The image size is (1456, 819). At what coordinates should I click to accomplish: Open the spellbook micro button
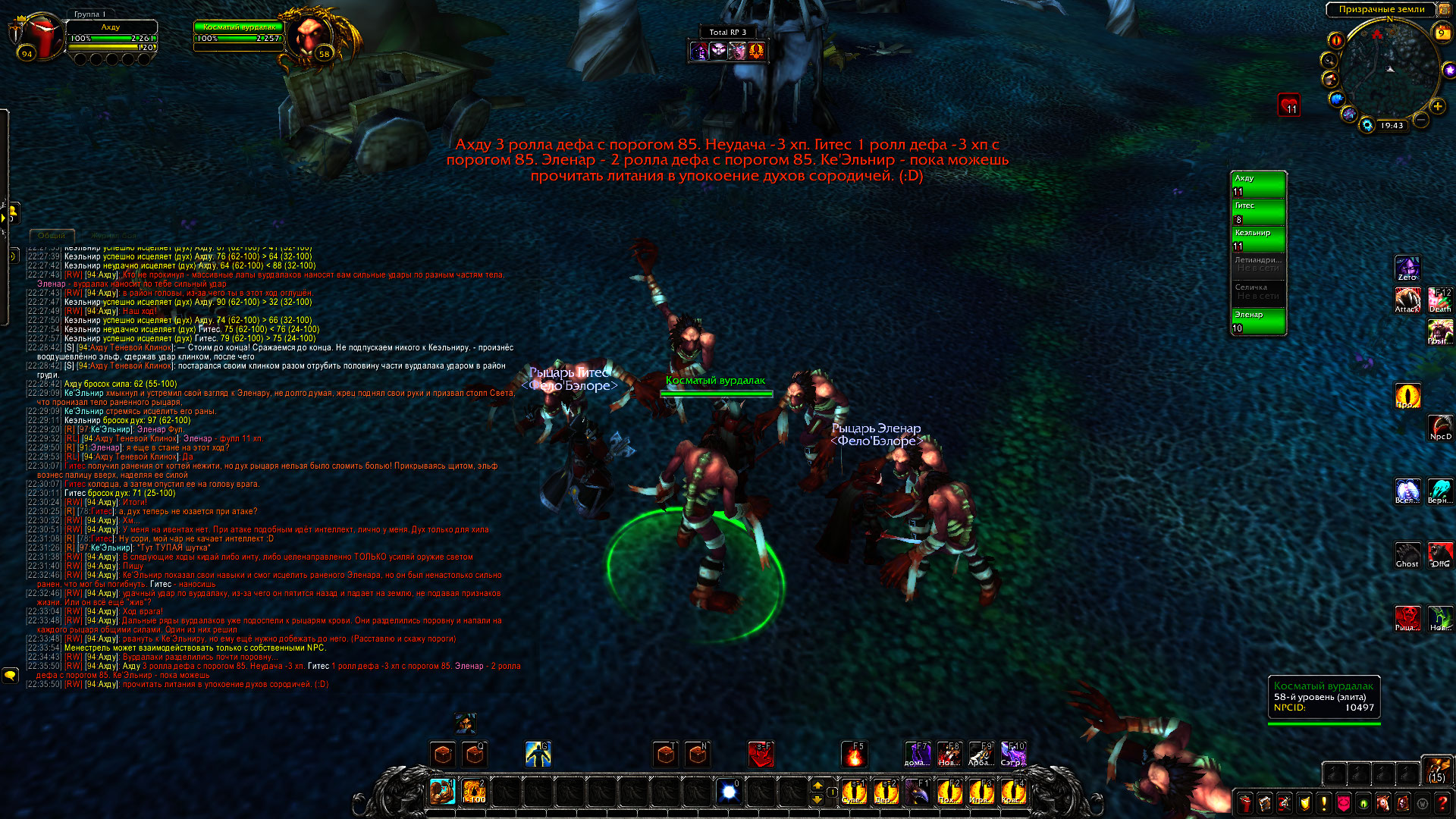click(x=1265, y=802)
